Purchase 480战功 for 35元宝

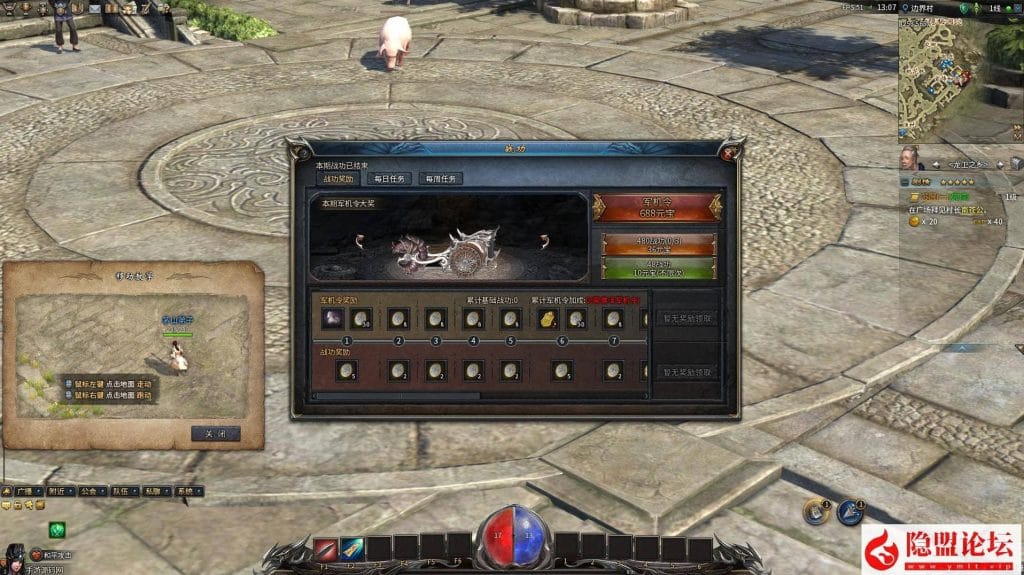657,245
